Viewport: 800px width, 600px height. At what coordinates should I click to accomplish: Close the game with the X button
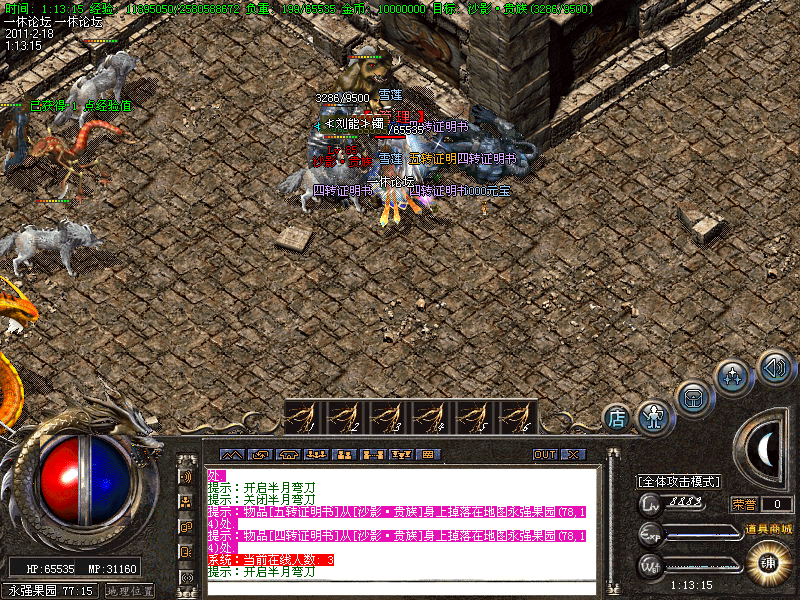pos(572,454)
